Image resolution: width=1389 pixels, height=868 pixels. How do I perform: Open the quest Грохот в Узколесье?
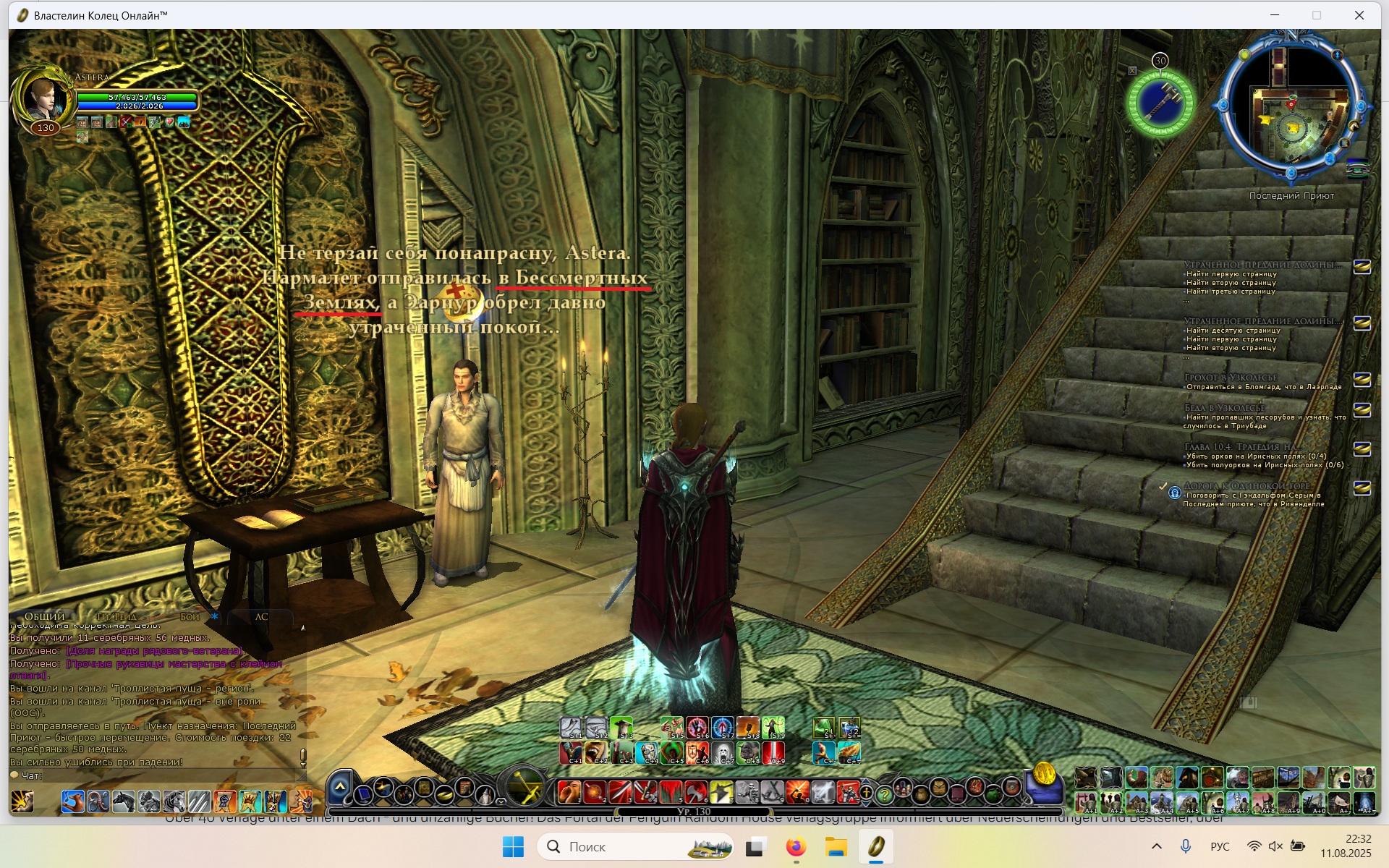1231,378
